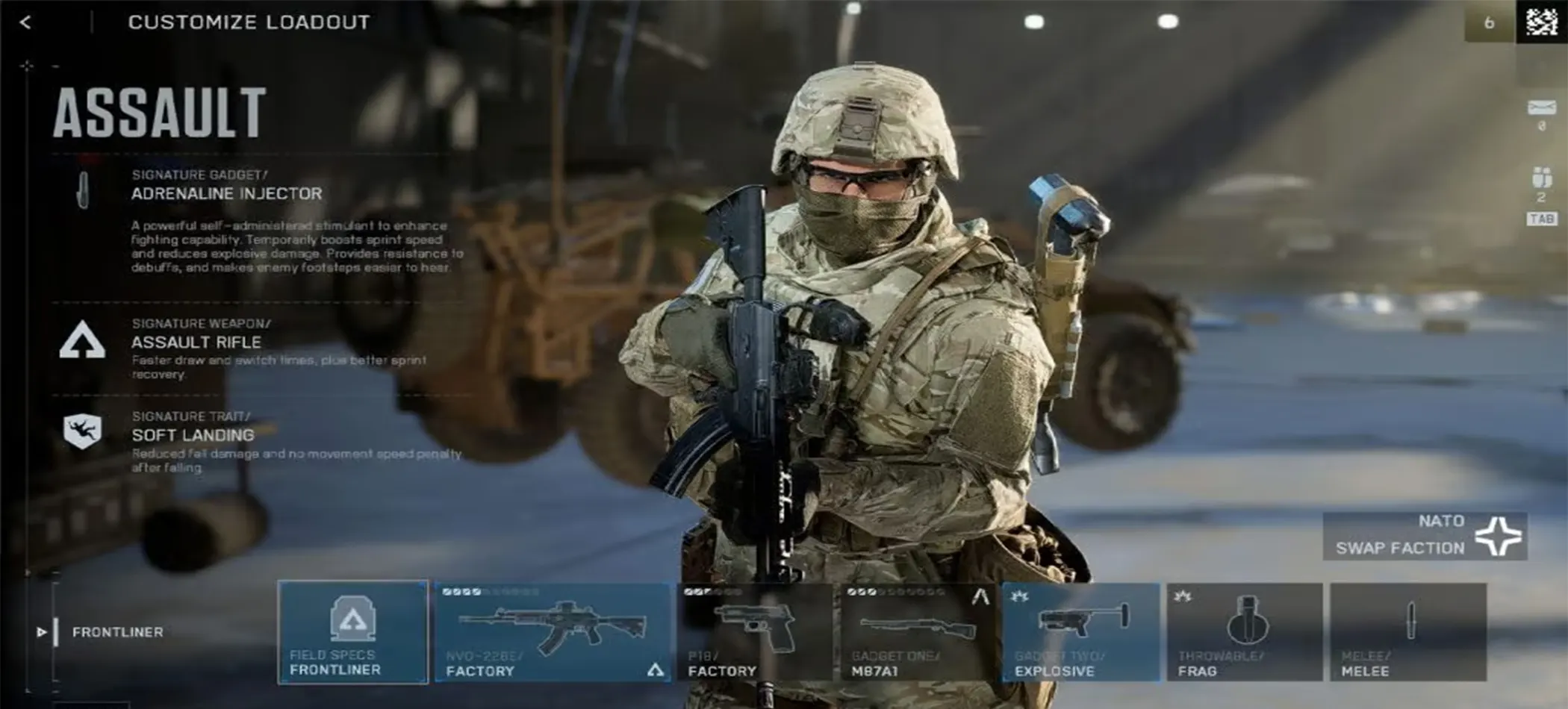This screenshot has width=1568, height=709.
Task: Select the NVO-228E primary weapon slot
Action: 553,631
